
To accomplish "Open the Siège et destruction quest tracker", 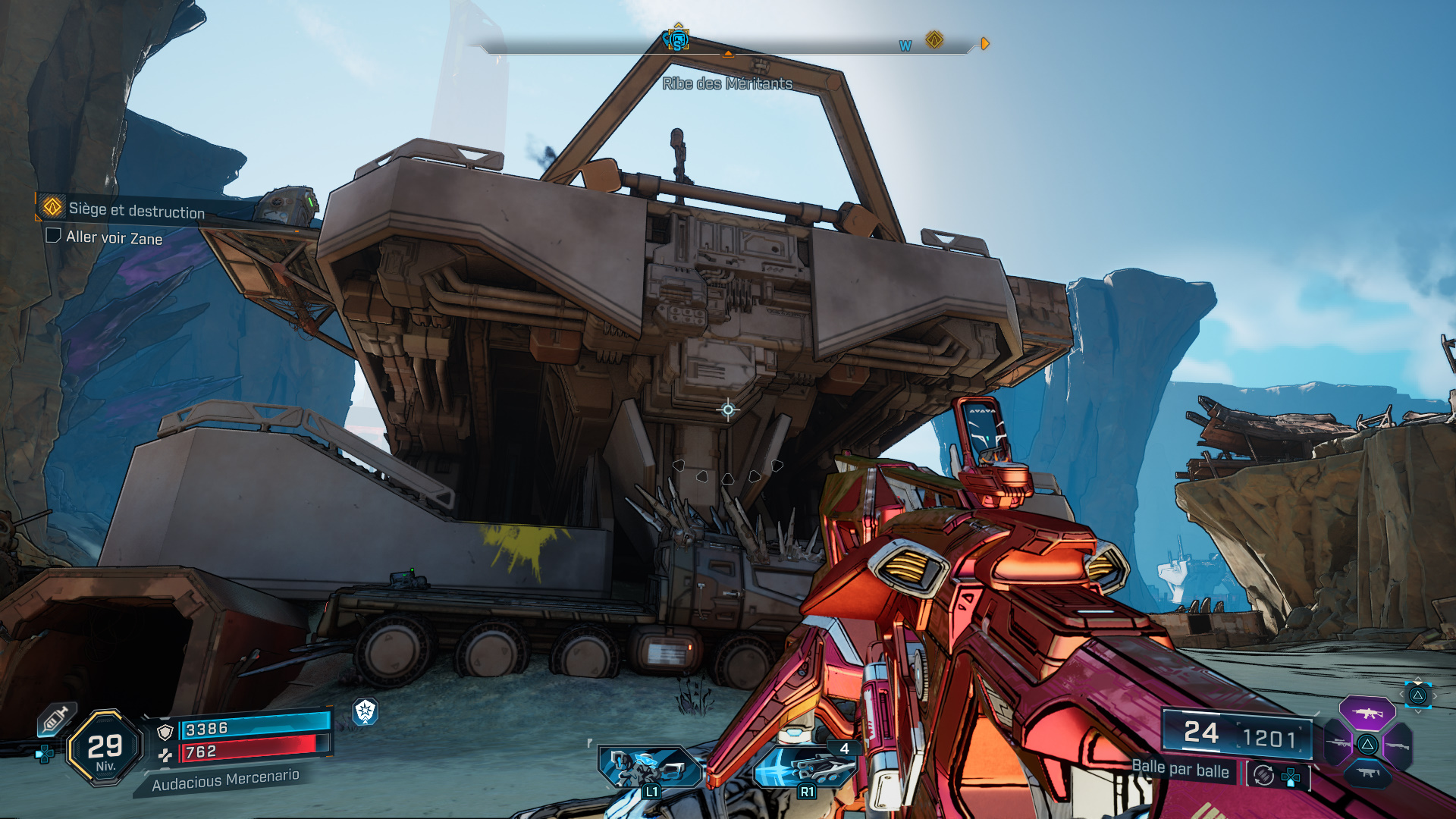I will [x=136, y=210].
